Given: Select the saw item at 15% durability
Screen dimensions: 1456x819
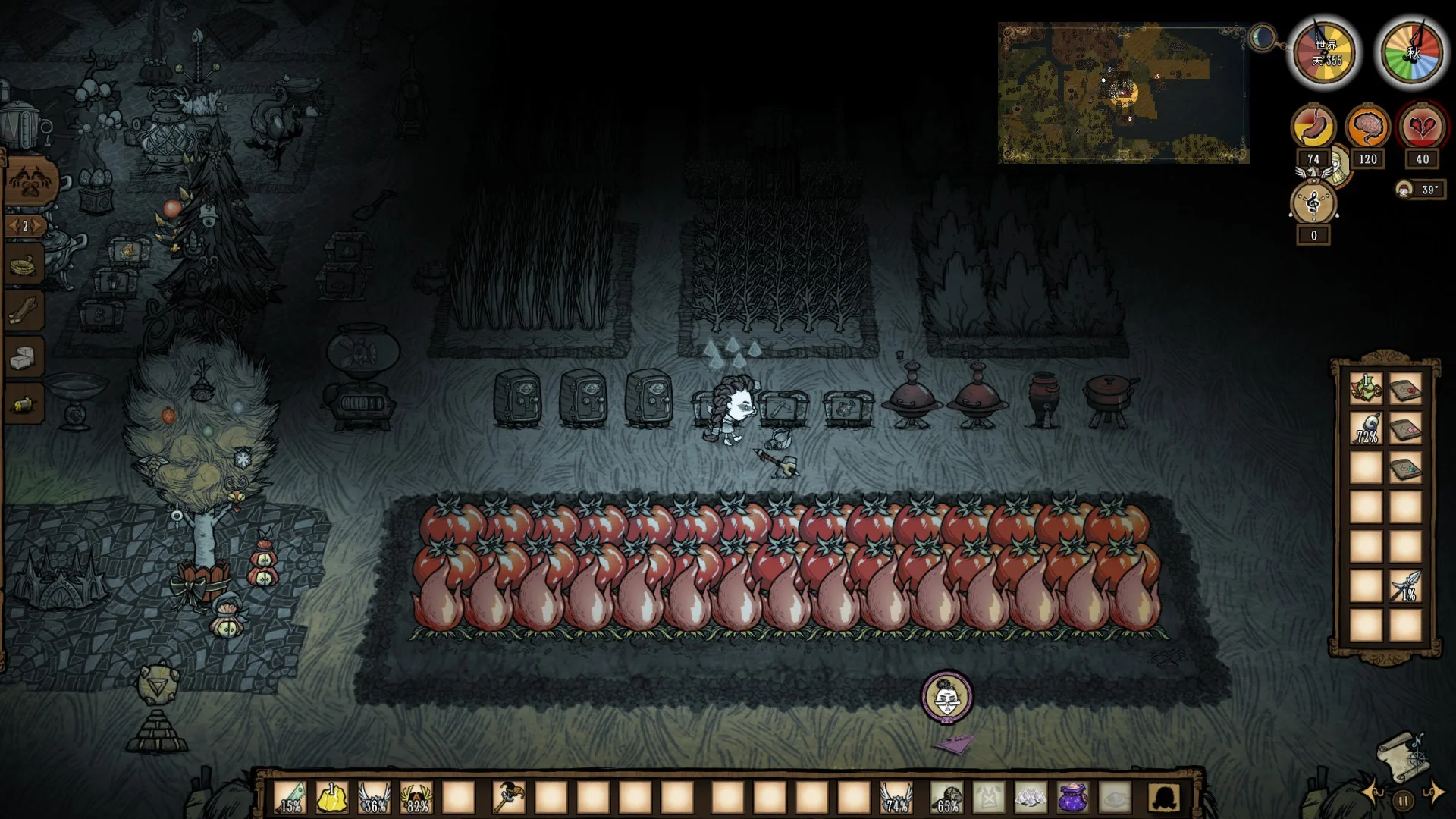Looking at the screenshot, I should tap(291, 798).
